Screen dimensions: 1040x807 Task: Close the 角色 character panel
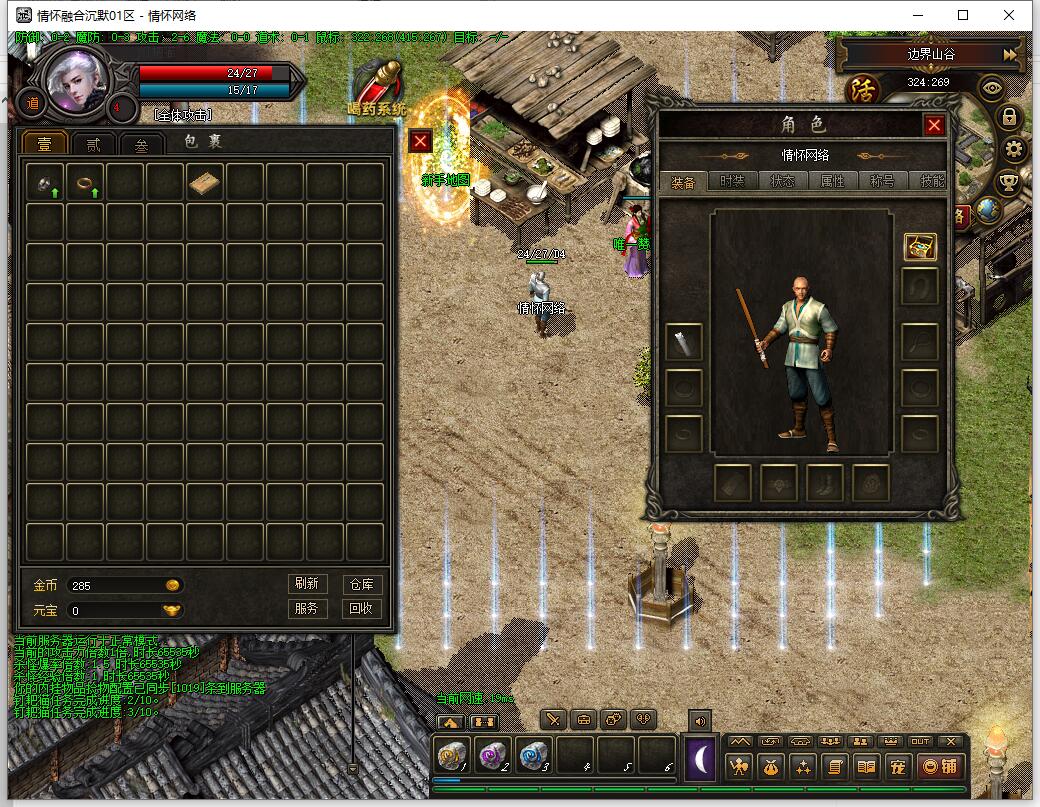click(x=934, y=125)
